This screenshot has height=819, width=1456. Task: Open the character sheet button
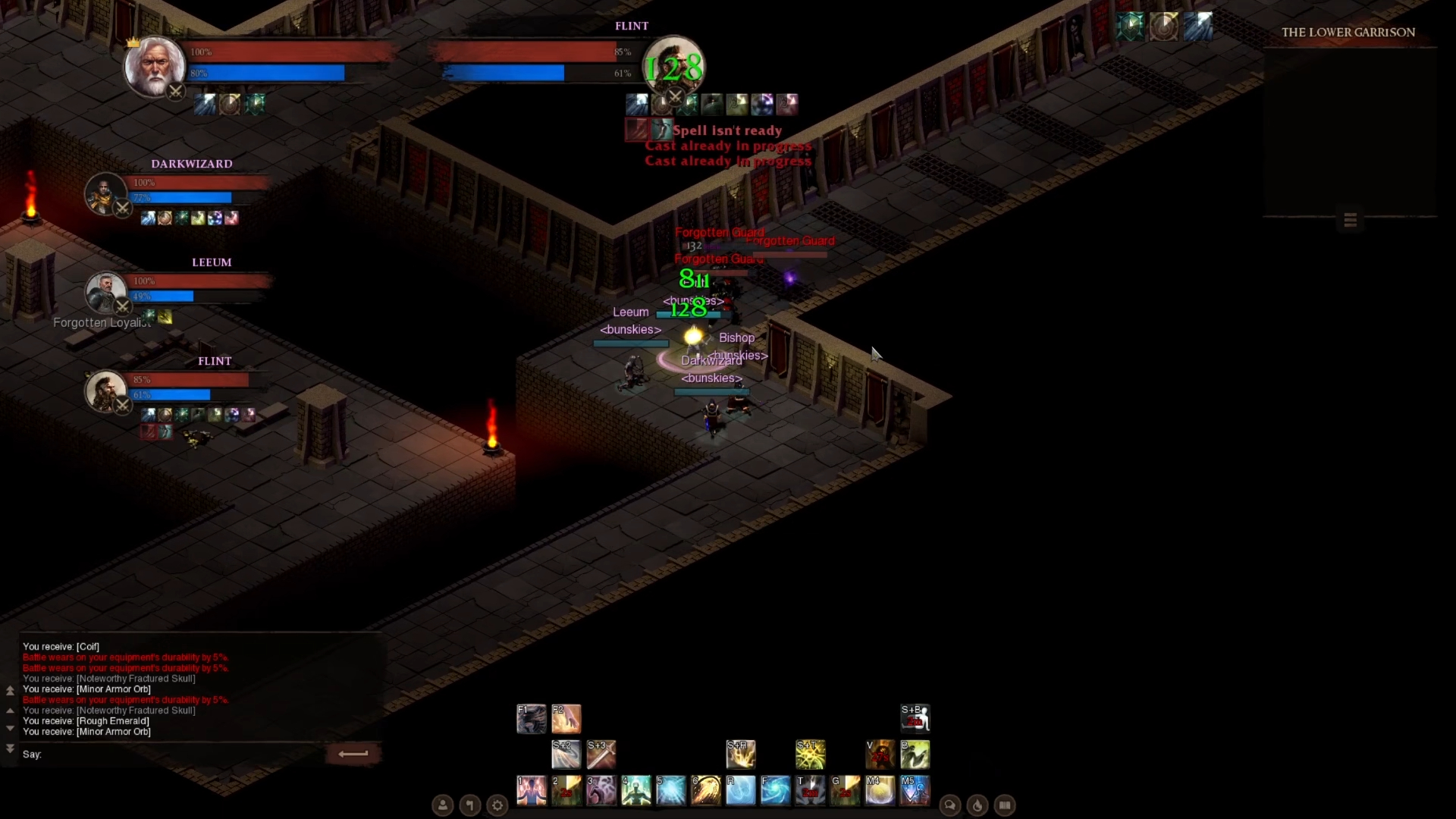point(443,805)
